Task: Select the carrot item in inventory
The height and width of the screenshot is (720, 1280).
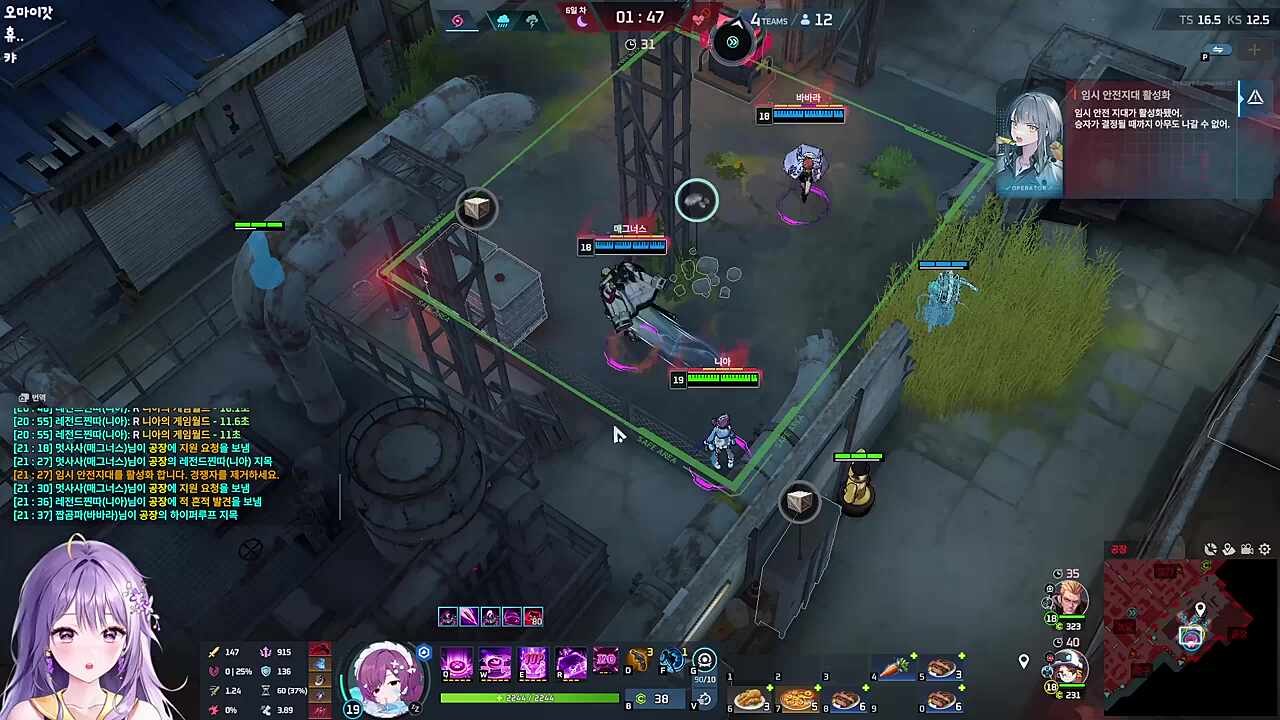Action: click(x=893, y=667)
